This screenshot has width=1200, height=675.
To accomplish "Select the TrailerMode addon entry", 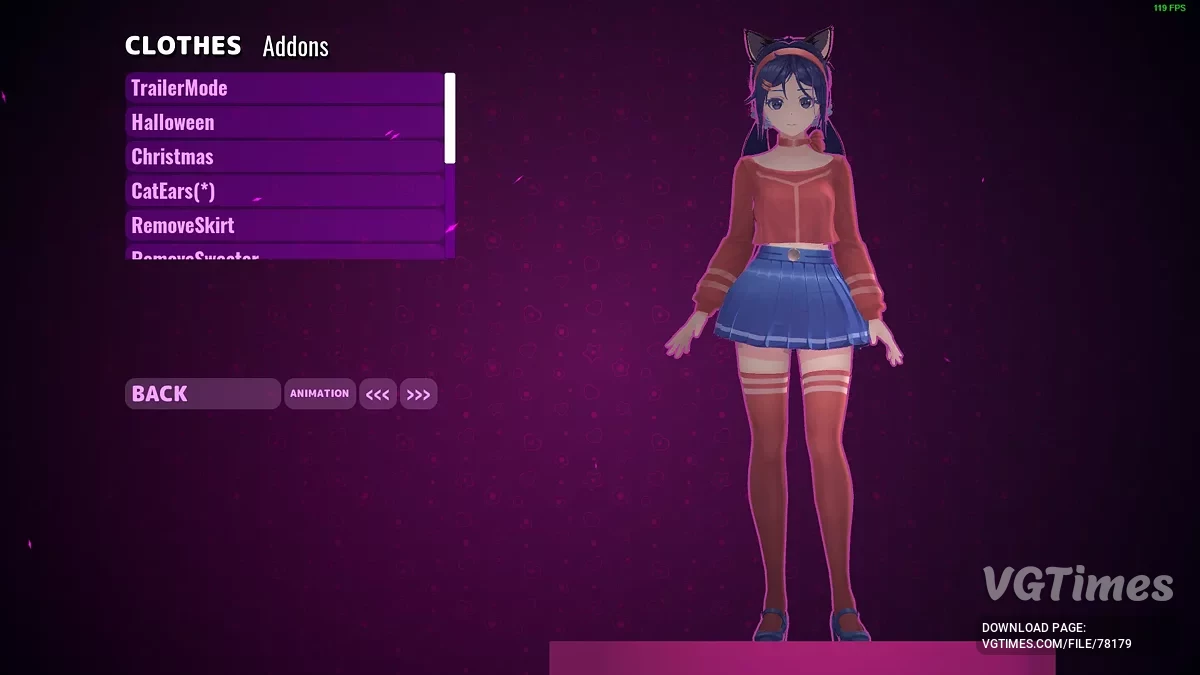I will coord(285,88).
